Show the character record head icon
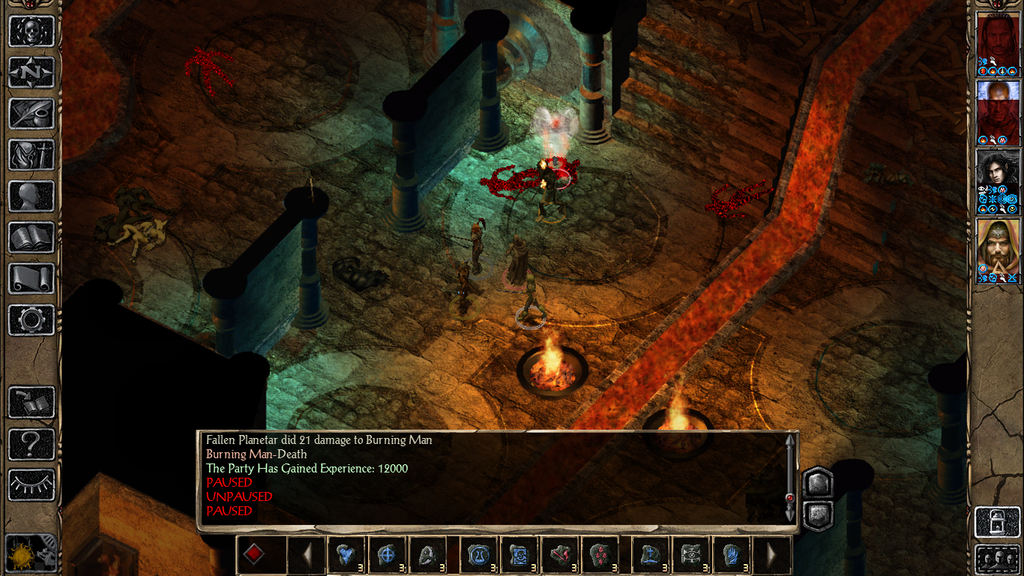Screen dimensions: 1024x576 (x=31, y=196)
